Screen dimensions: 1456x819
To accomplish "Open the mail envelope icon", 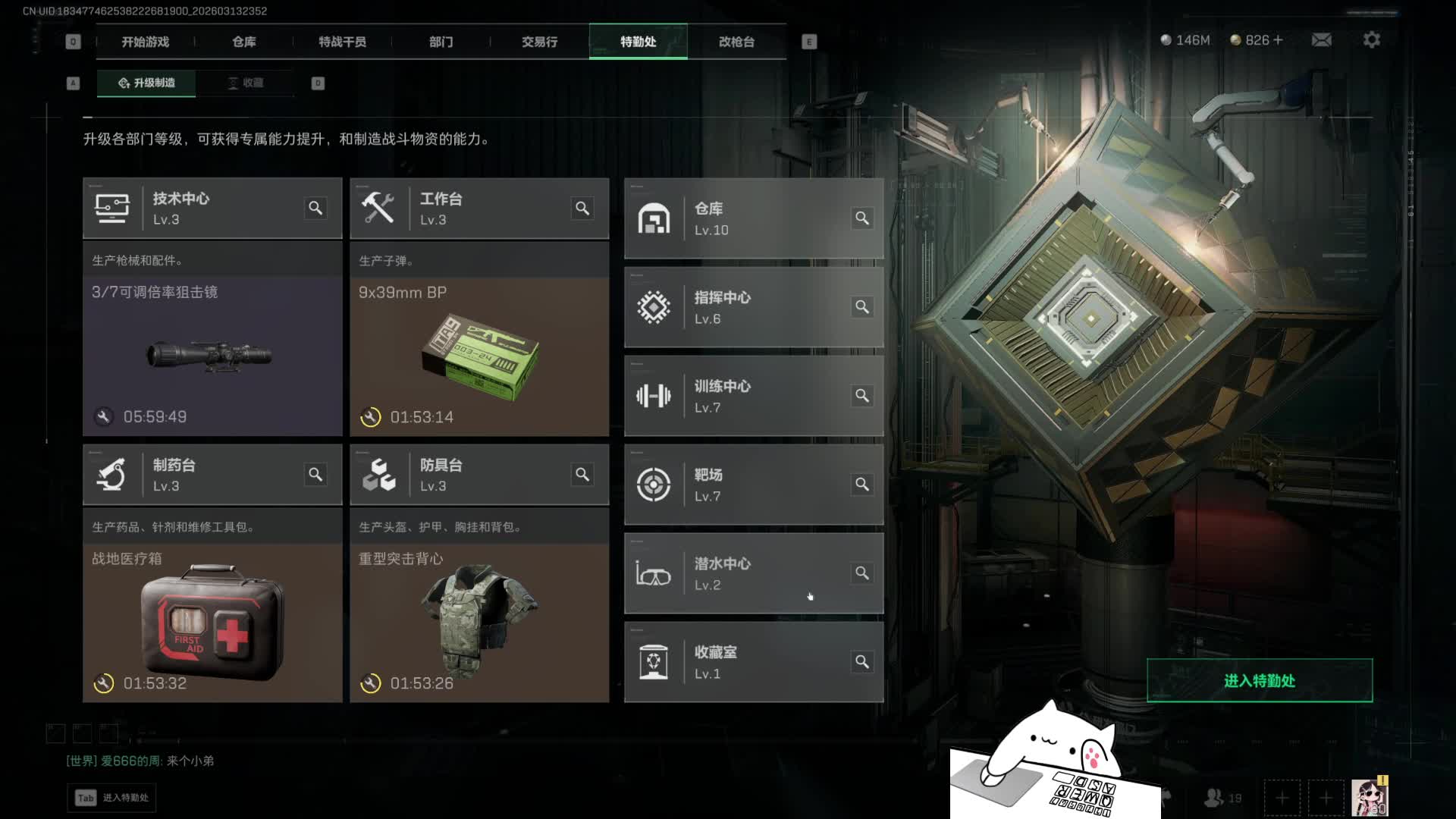I will [1322, 39].
